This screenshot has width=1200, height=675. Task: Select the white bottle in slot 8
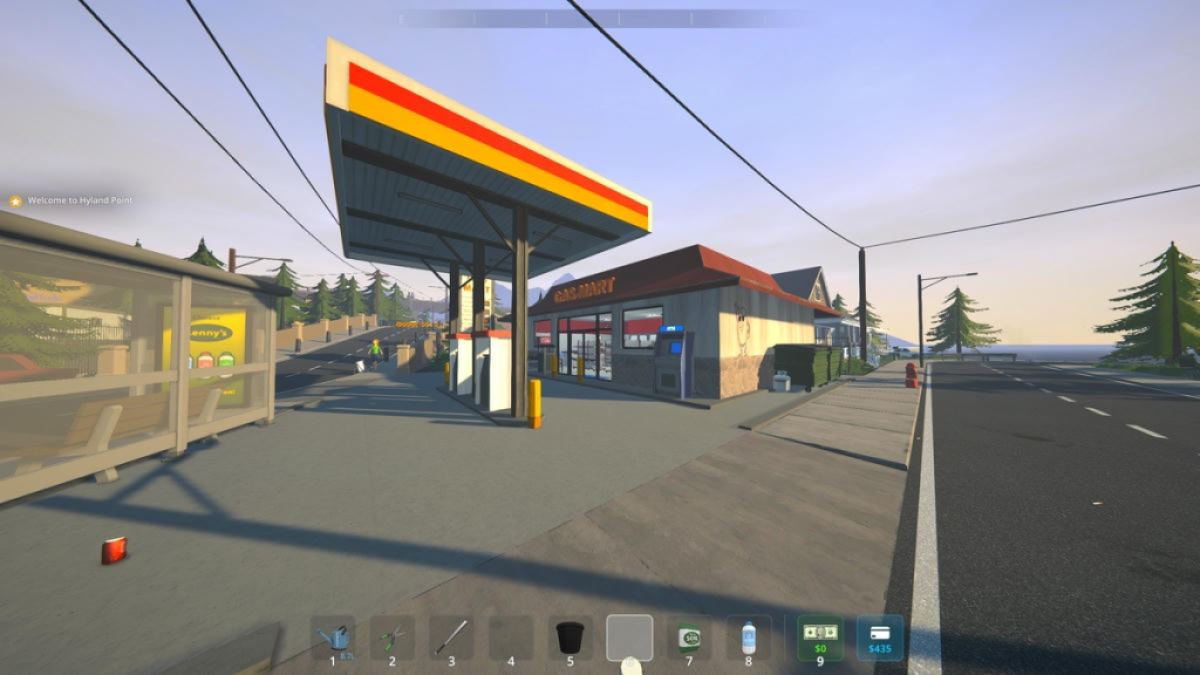[748, 637]
